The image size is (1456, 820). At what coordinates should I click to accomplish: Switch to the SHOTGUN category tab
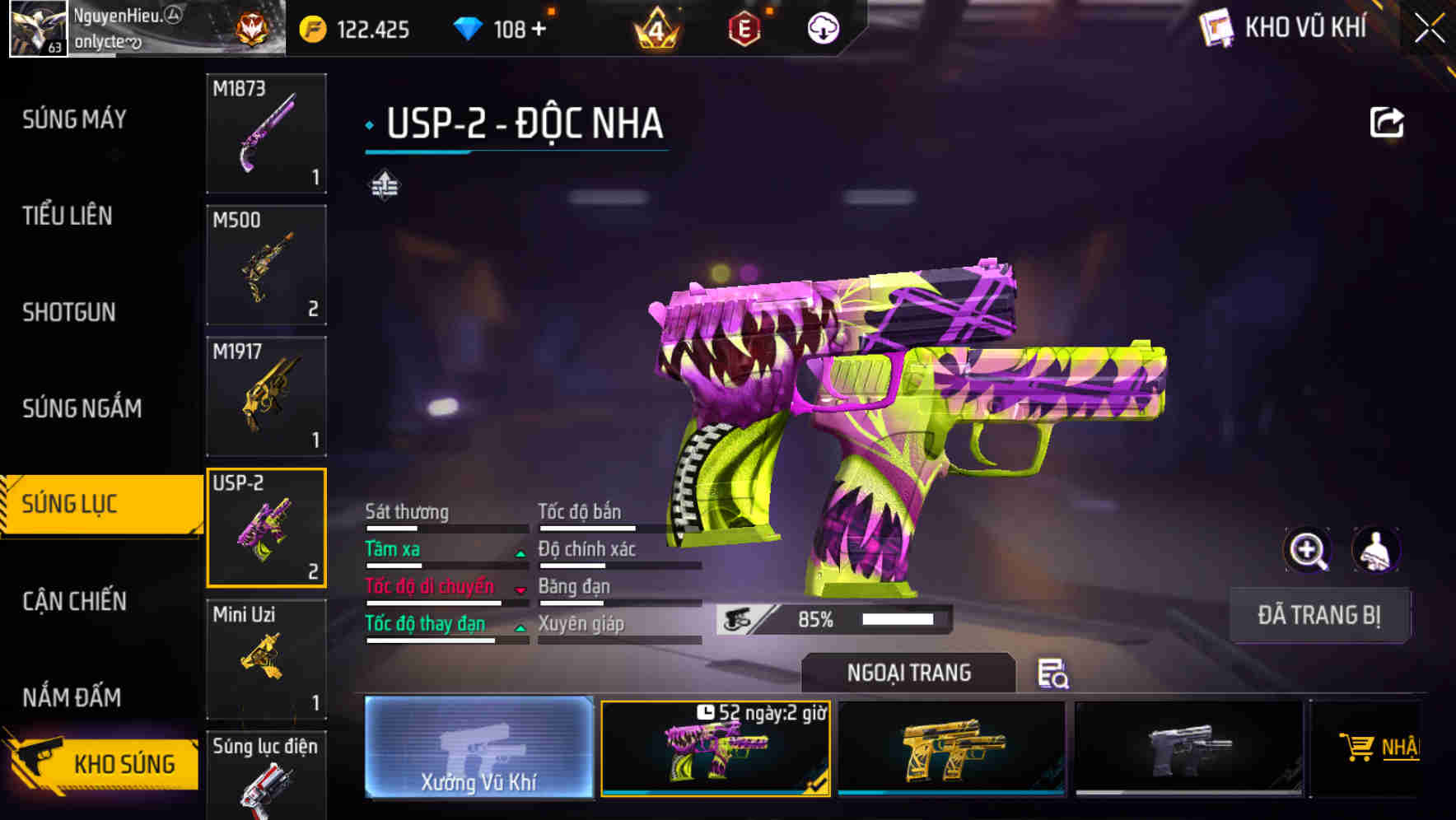[x=70, y=313]
